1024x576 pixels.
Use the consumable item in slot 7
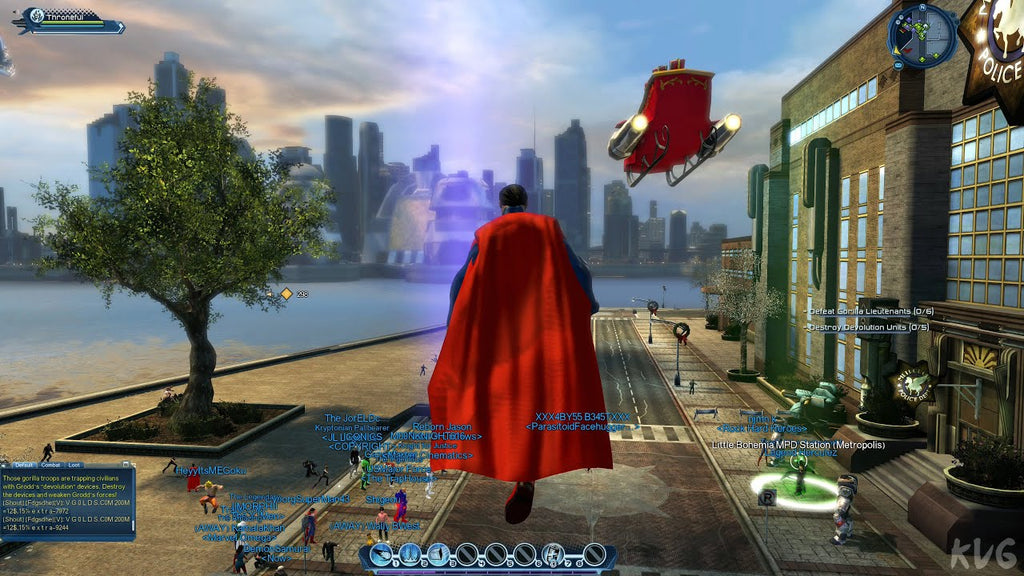[x=553, y=554]
